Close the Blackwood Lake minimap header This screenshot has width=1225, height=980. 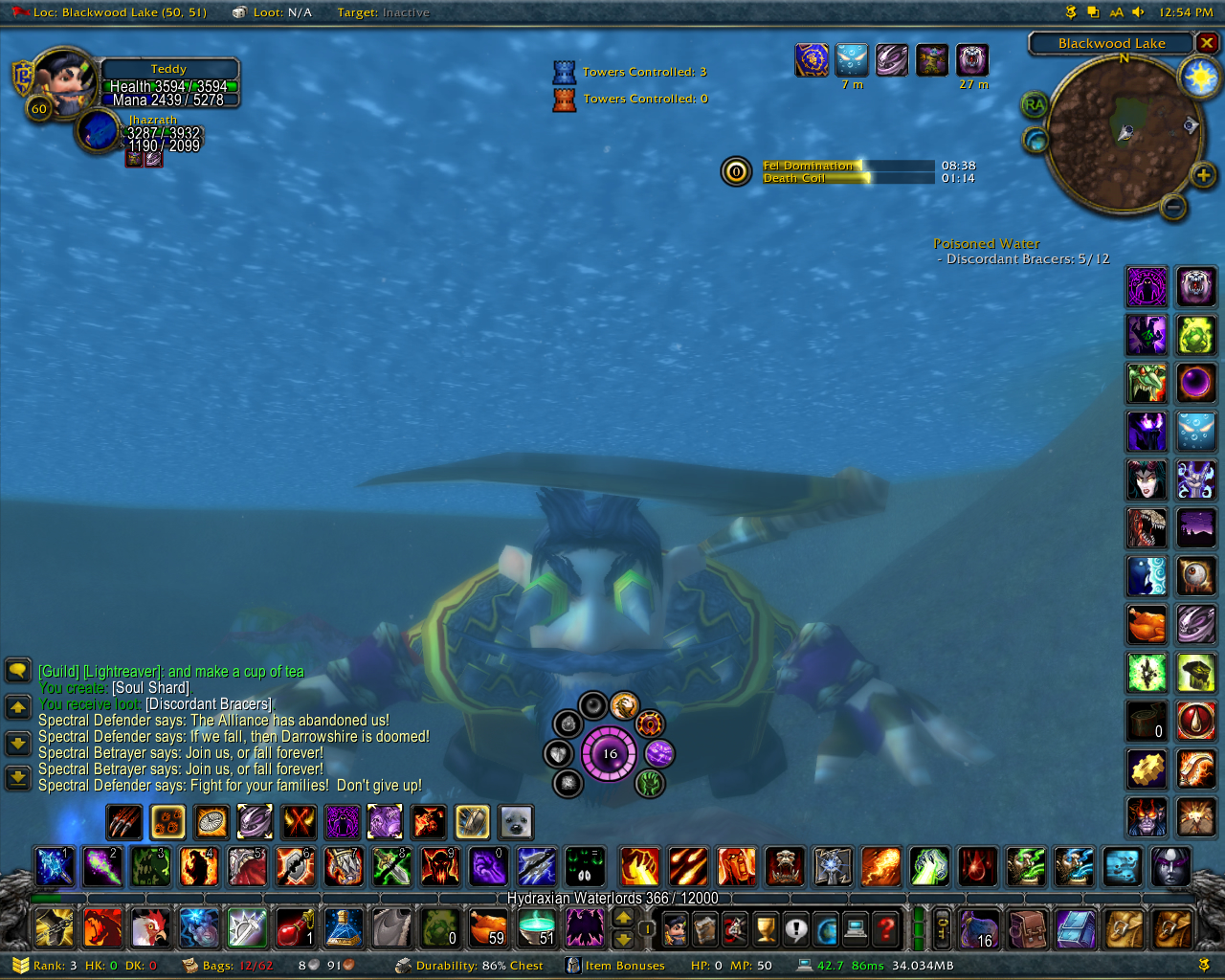(1208, 43)
